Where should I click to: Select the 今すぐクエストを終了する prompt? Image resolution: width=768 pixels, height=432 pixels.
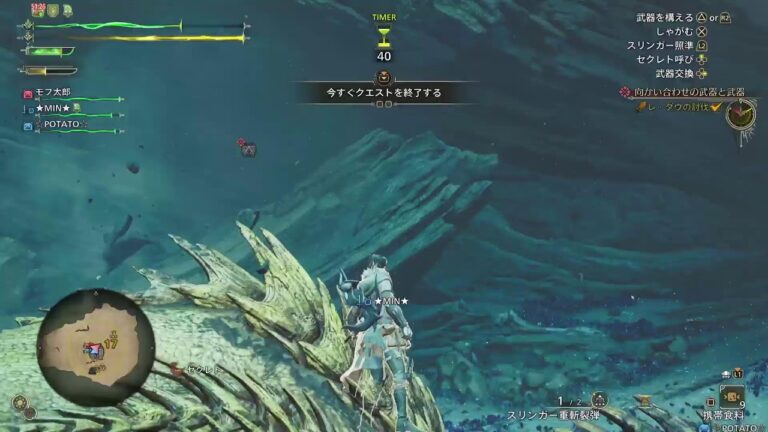click(384, 93)
